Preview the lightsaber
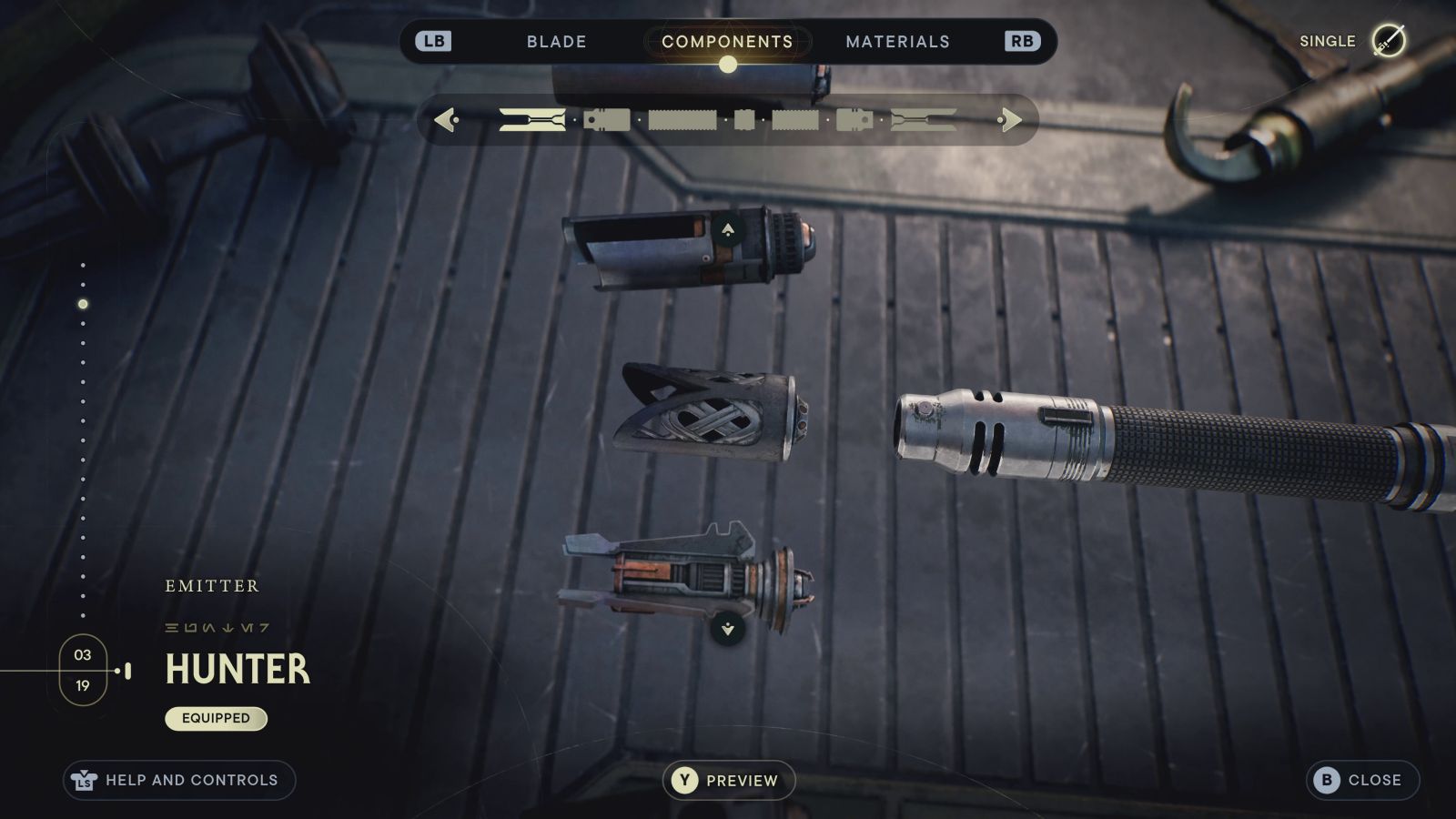Screen dimensions: 1456x819 tap(728, 780)
